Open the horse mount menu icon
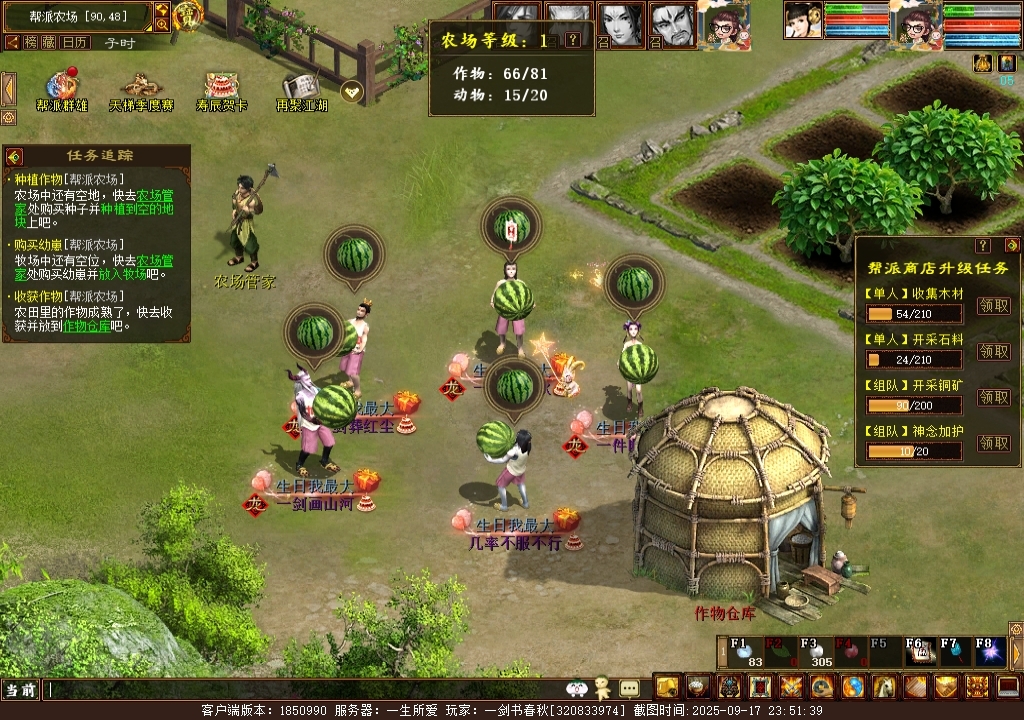This screenshot has width=1024, height=720. 884,687
